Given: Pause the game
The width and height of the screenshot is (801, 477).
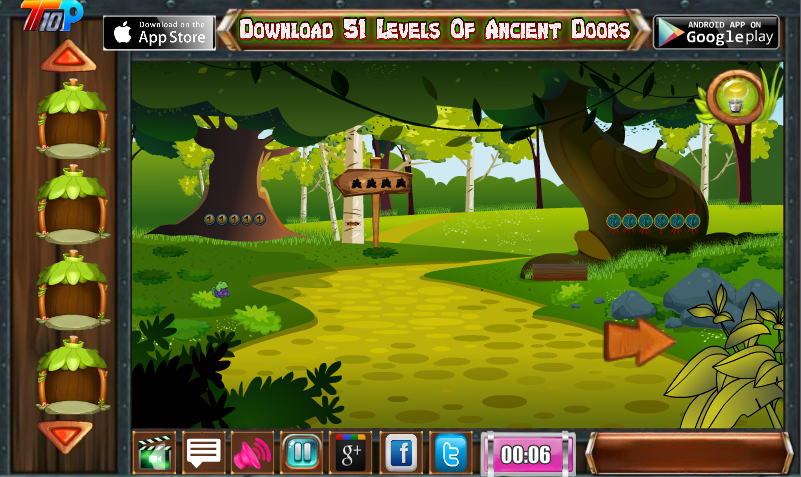Looking at the screenshot, I should tap(301, 454).
